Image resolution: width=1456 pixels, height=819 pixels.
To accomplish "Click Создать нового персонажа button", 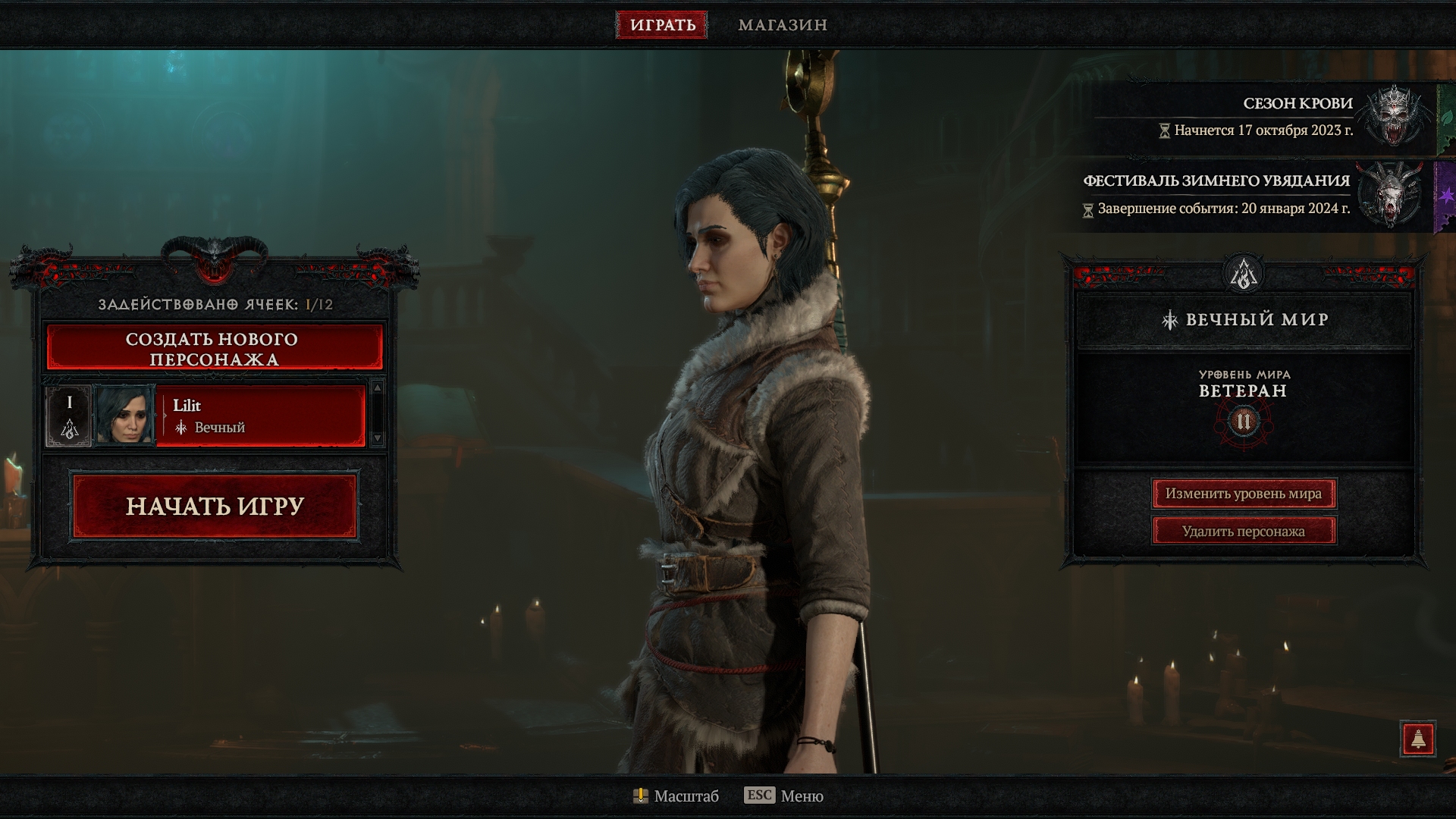I will 215,349.
